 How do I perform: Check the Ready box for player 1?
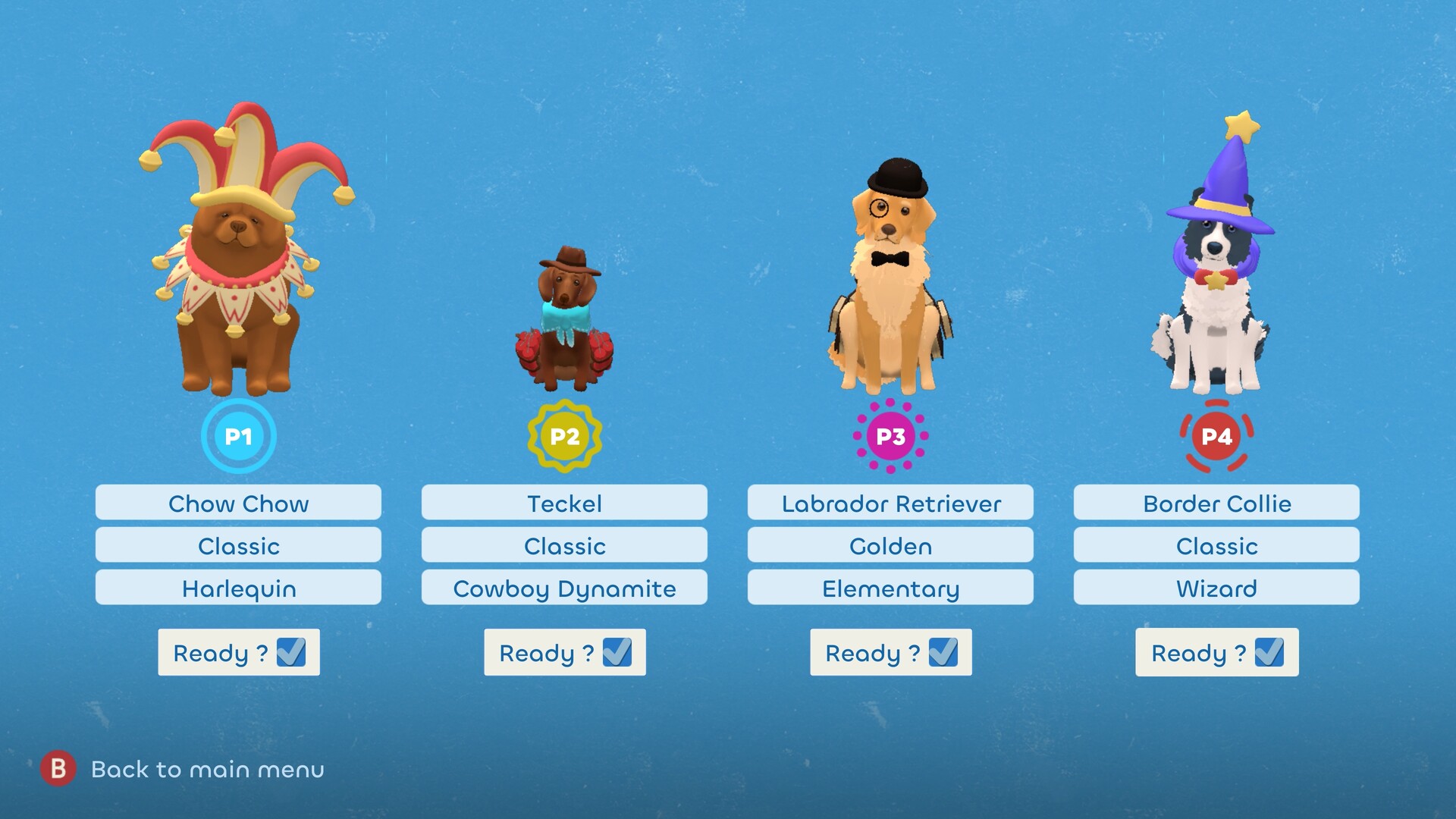291,651
